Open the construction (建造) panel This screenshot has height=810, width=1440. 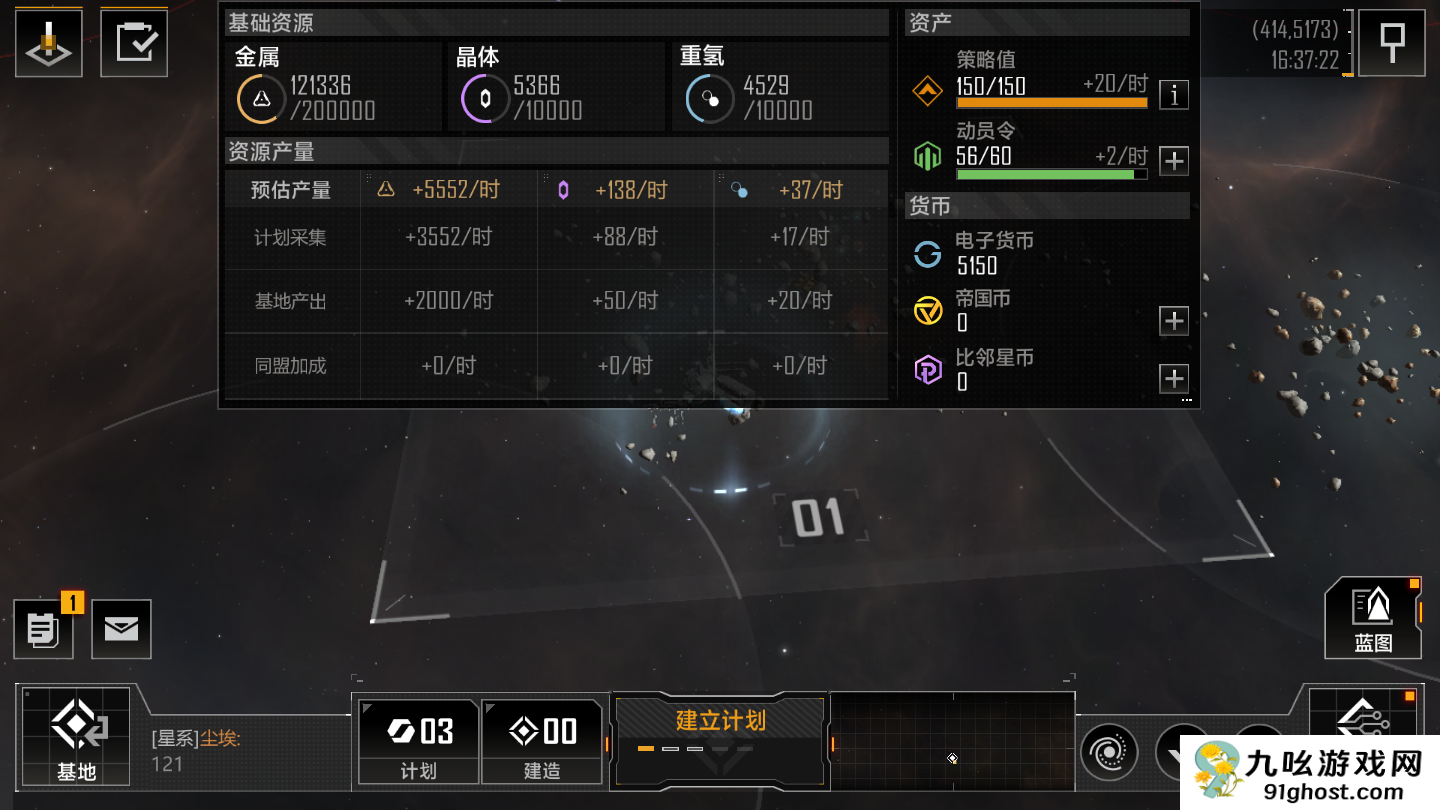(x=542, y=741)
